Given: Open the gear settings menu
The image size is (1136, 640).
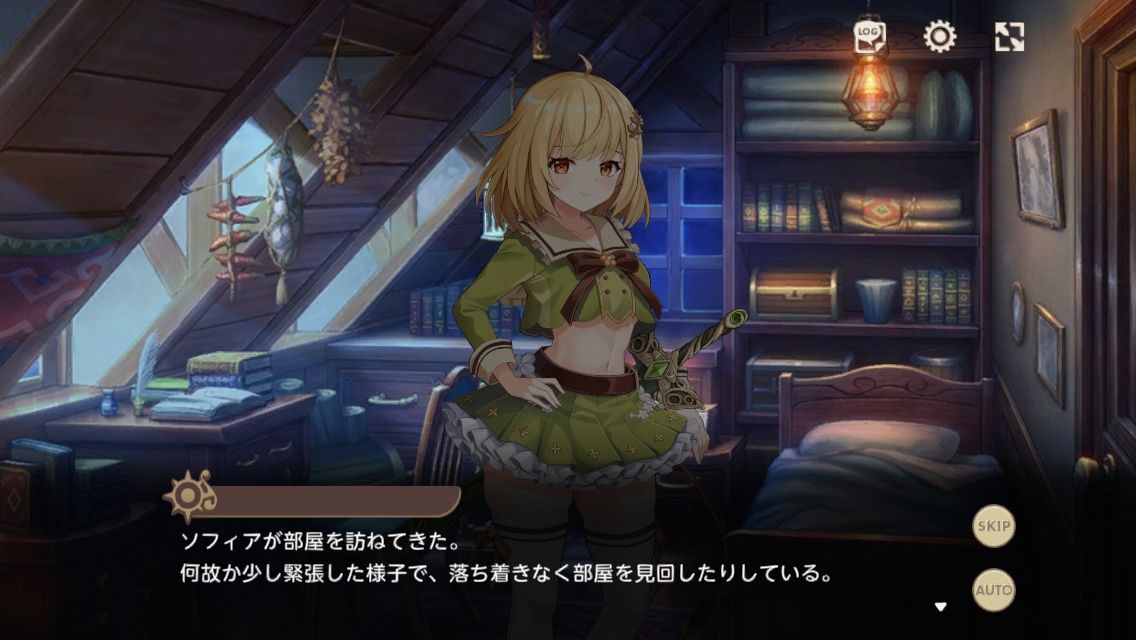Looking at the screenshot, I should click(939, 37).
